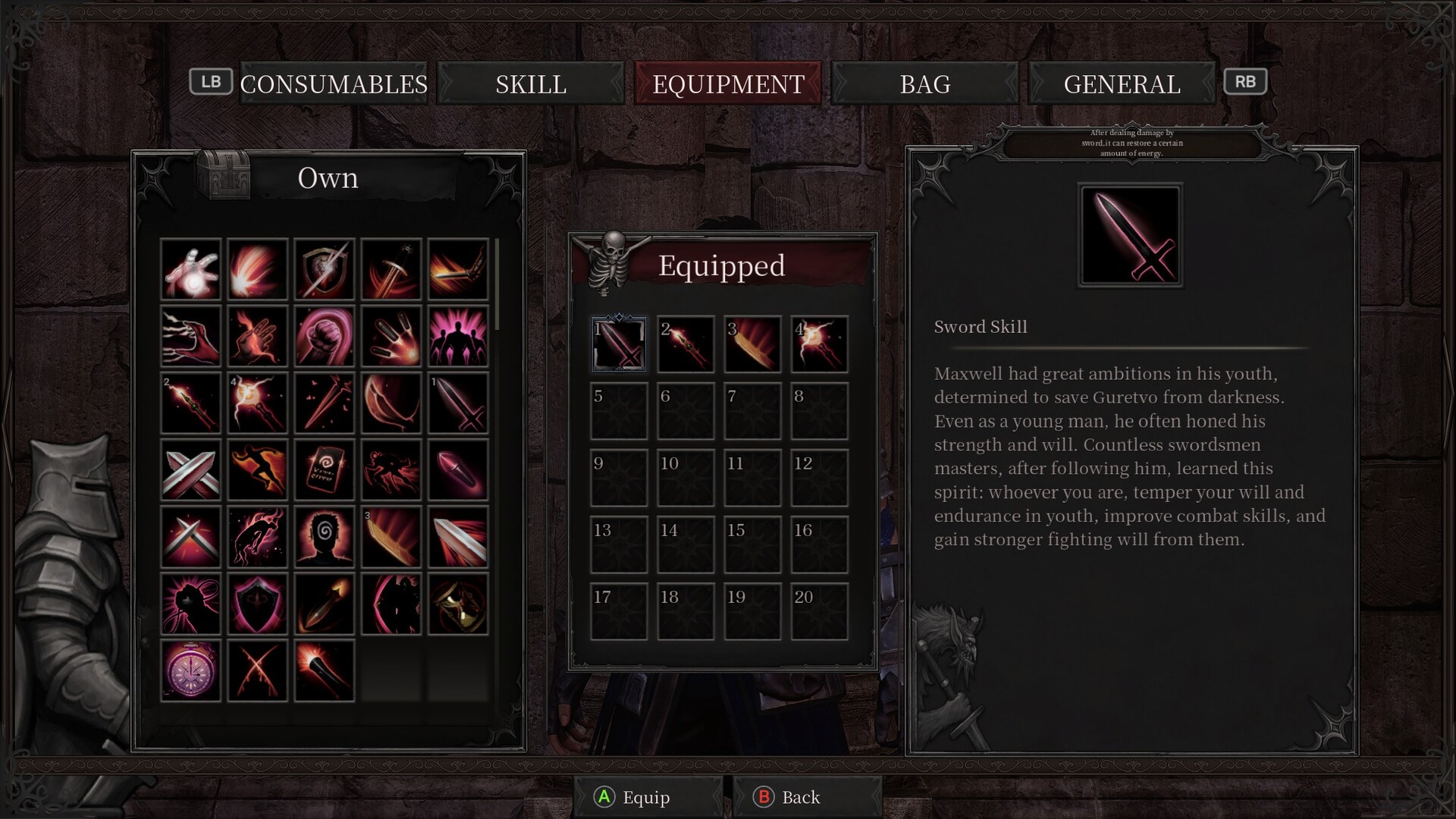Pick the running figure skill icon

point(257,470)
